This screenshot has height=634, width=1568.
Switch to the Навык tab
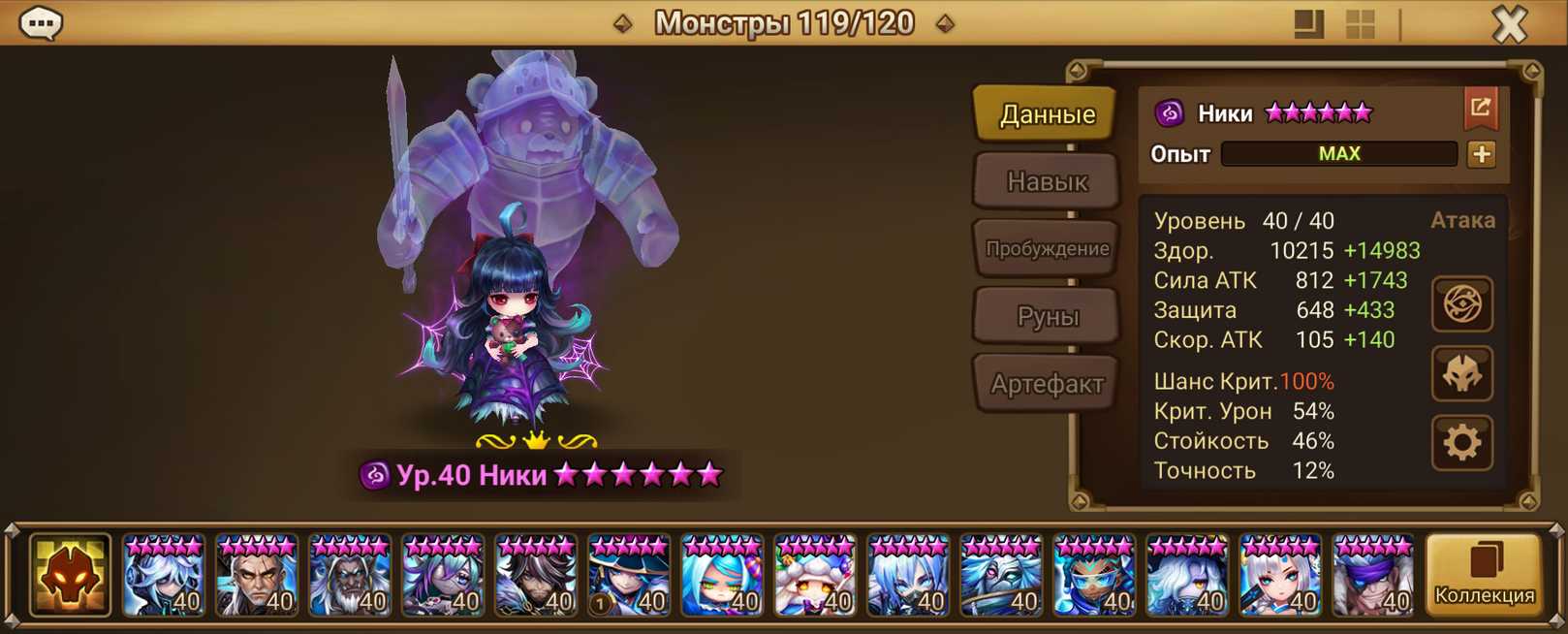[x=1047, y=181]
